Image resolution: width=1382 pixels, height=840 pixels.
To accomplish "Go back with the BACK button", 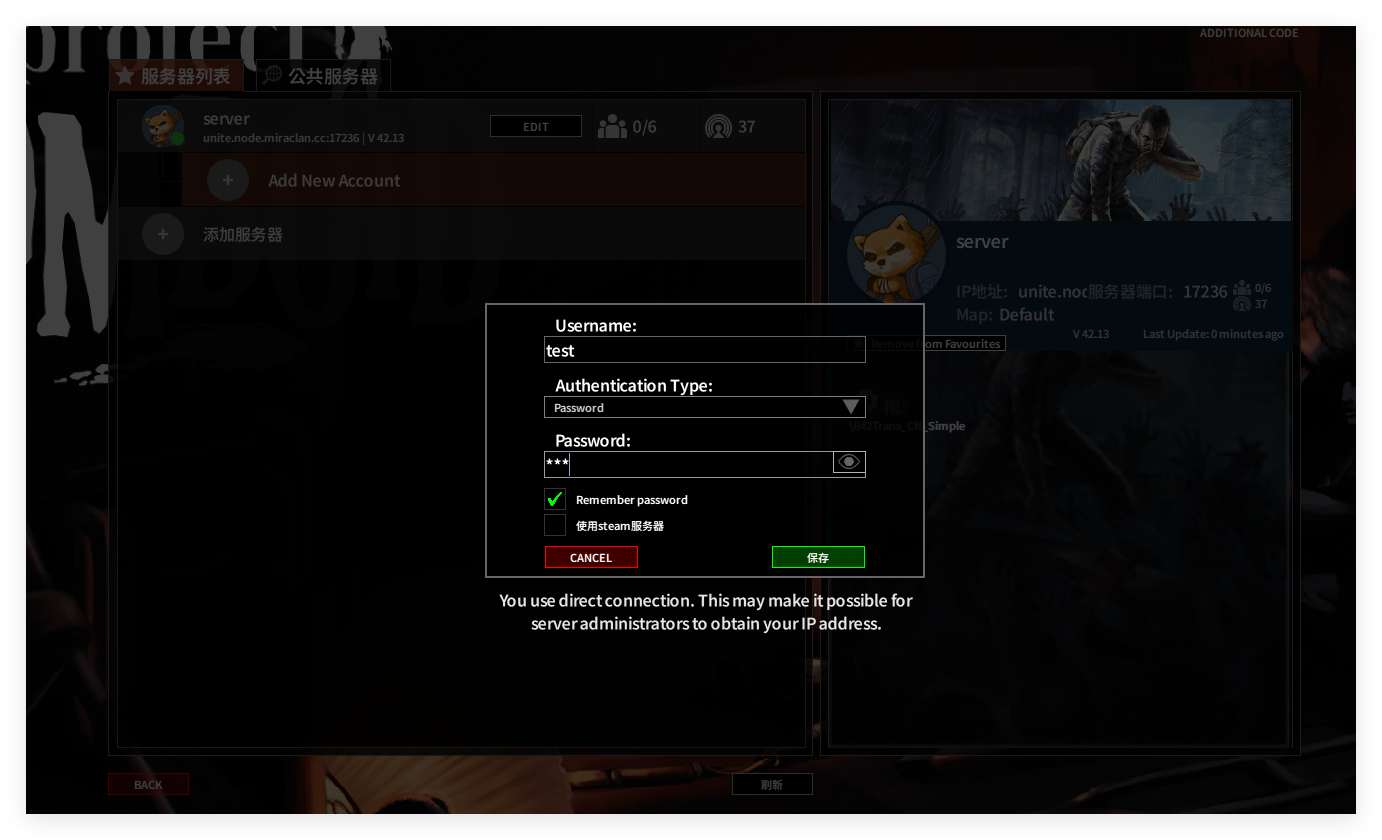I will click(148, 785).
